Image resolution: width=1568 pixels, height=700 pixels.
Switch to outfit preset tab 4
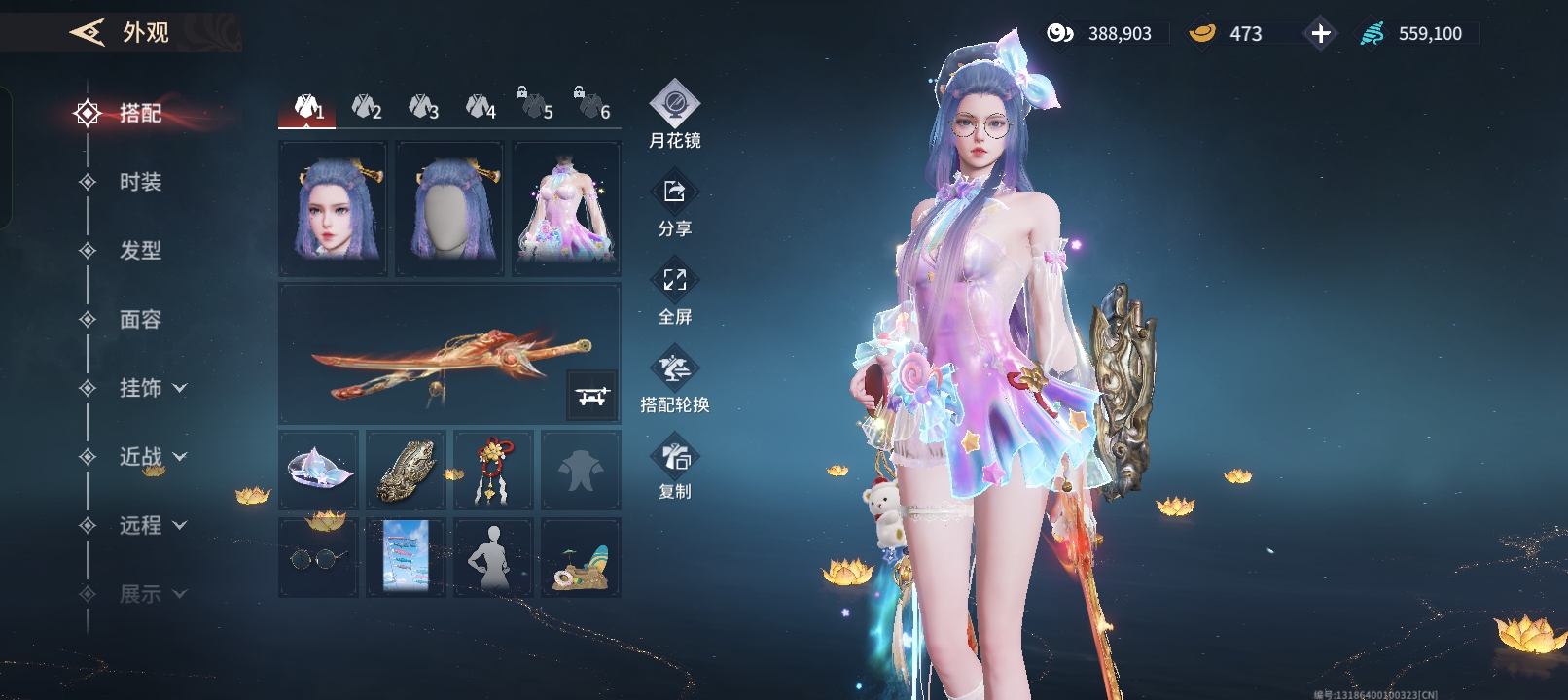(481, 107)
